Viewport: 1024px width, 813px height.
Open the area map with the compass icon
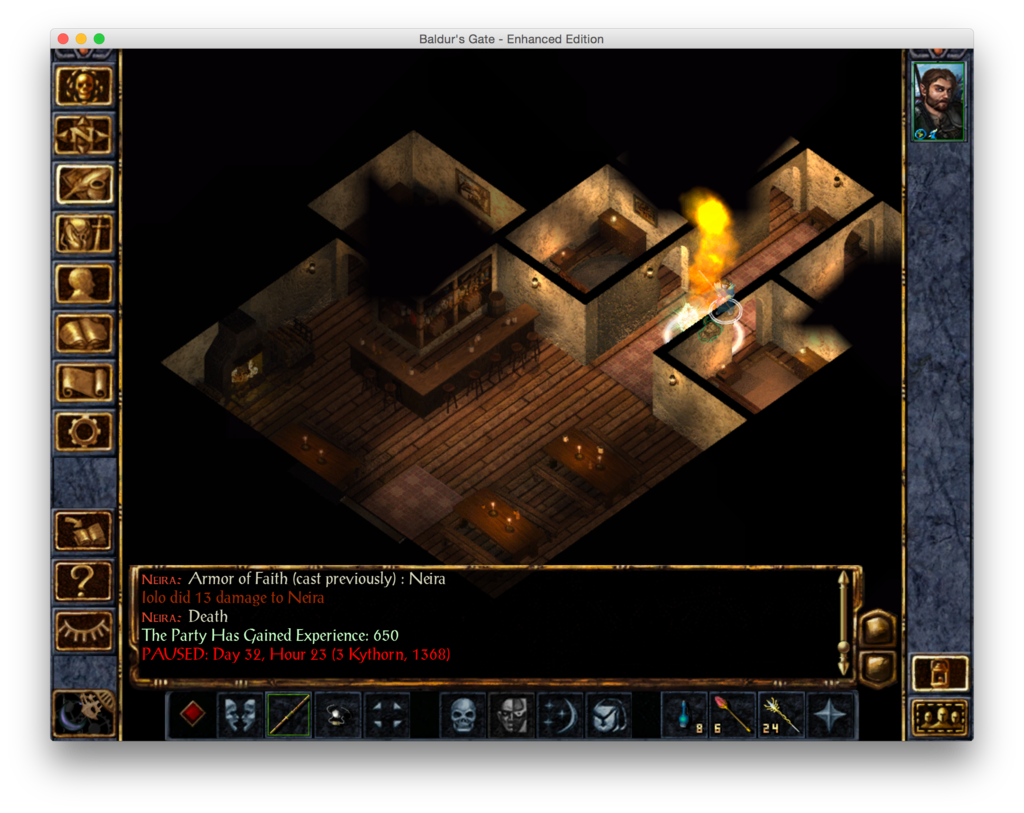[84, 135]
